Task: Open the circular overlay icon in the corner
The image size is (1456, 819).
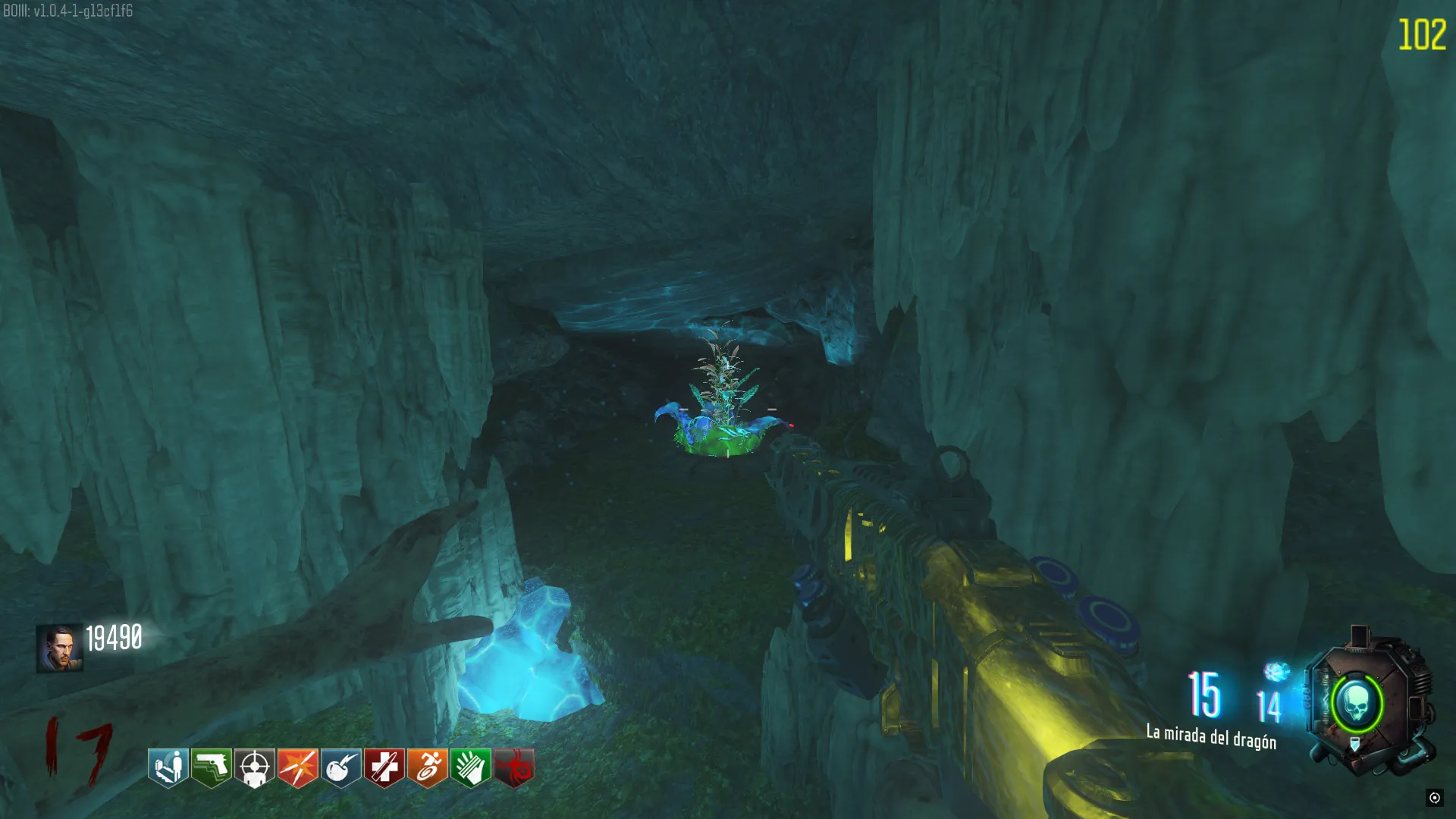Action: click(1434, 797)
